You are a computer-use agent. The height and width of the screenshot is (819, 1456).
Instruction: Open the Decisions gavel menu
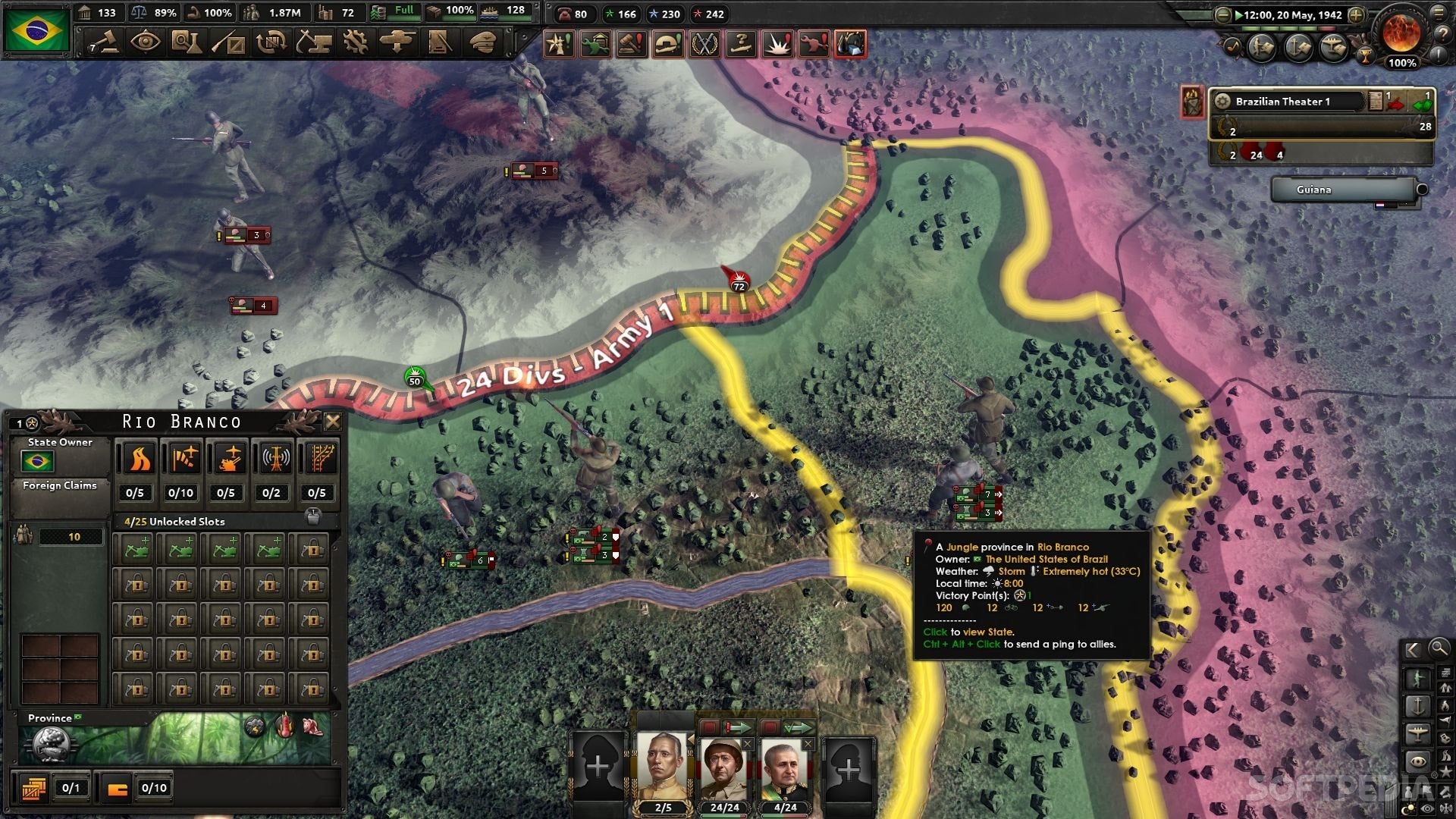pos(104,42)
